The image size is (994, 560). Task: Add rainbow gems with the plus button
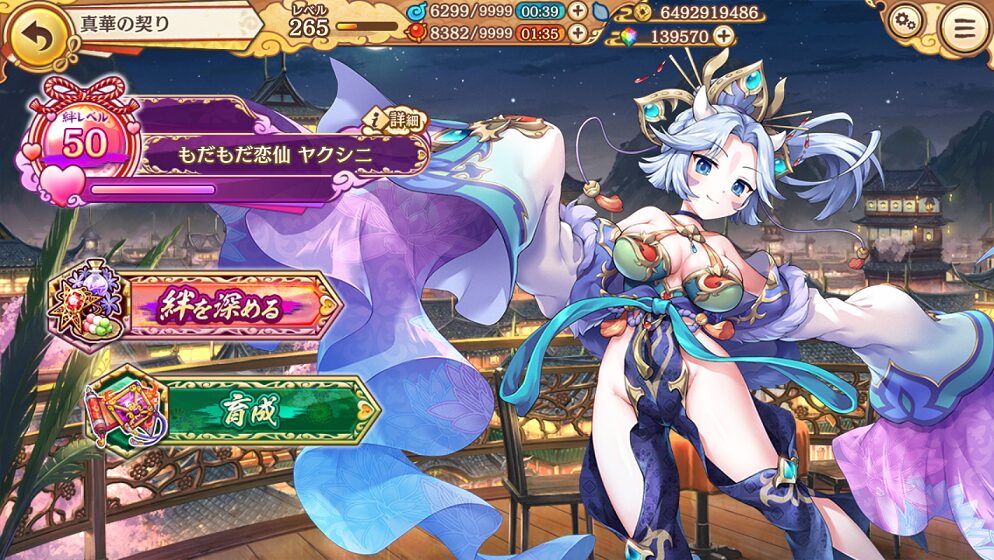[722, 36]
